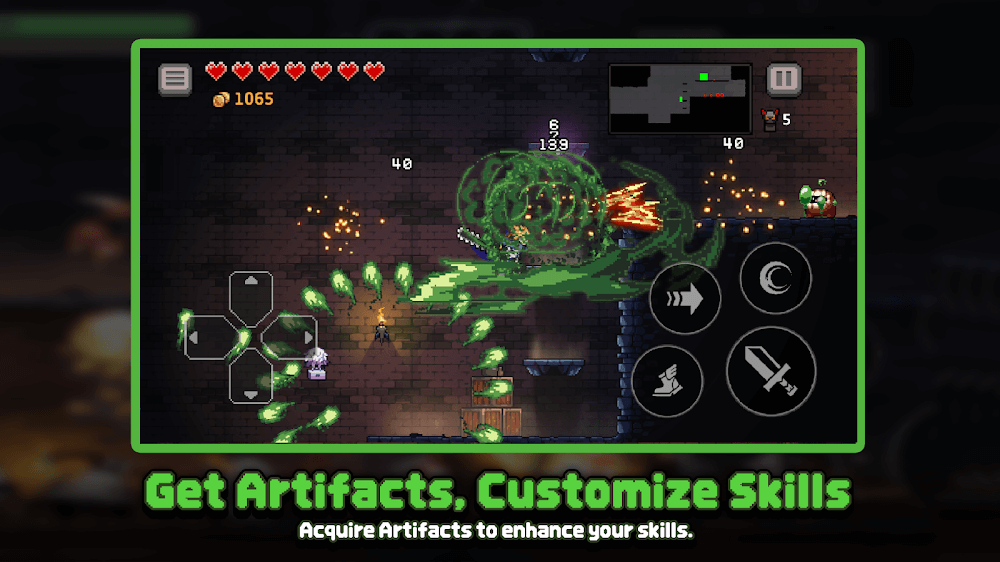Tap the d-pad down arrow
The image size is (1000, 562).
pyautogui.click(x=251, y=380)
